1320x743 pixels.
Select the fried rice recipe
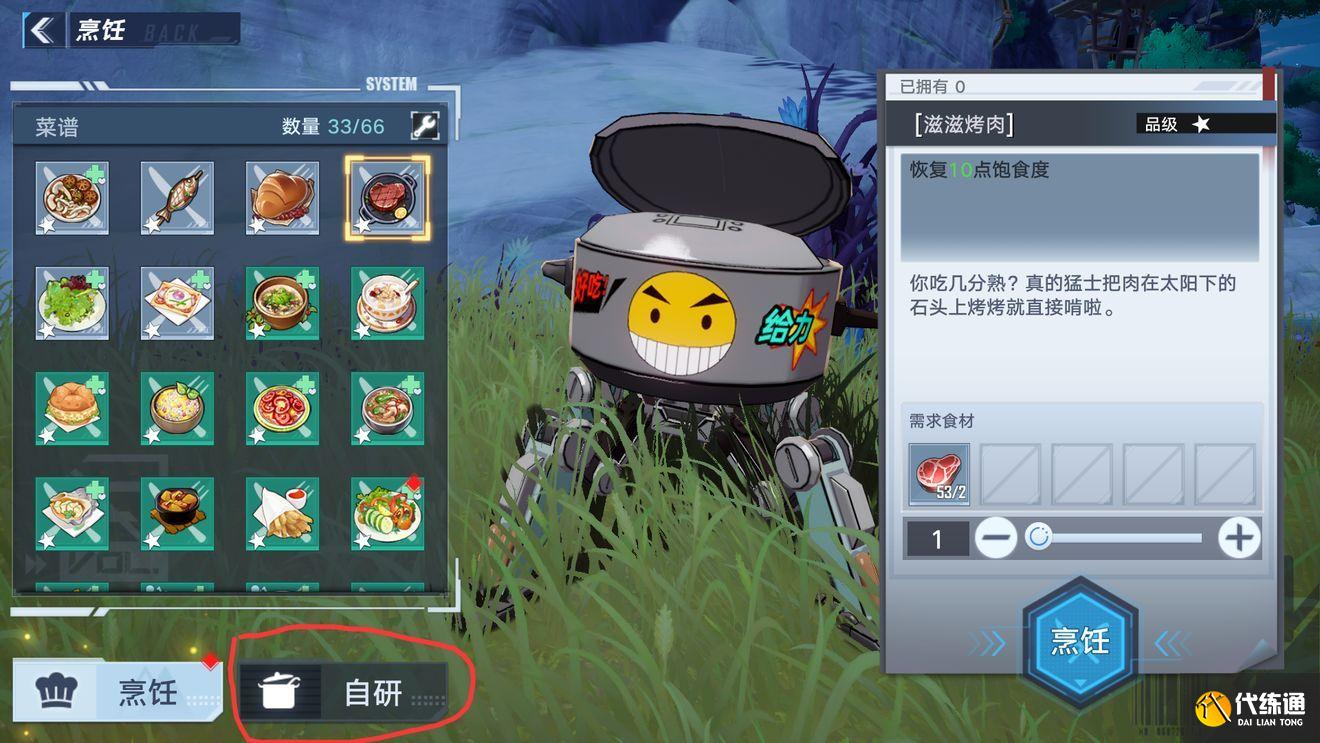[x=177, y=407]
